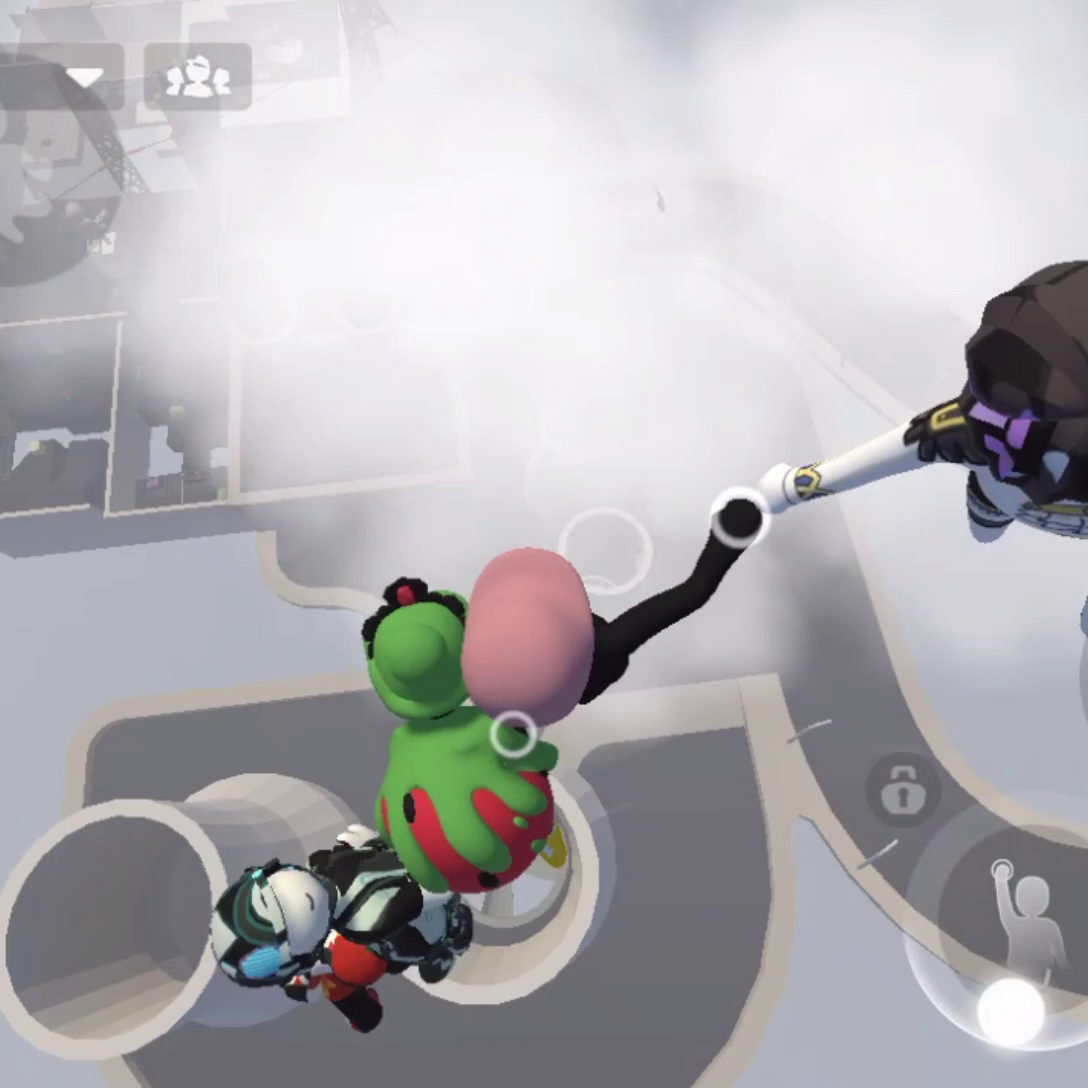
Task: Expand the dropdown arrow menu
Action: tap(83, 77)
